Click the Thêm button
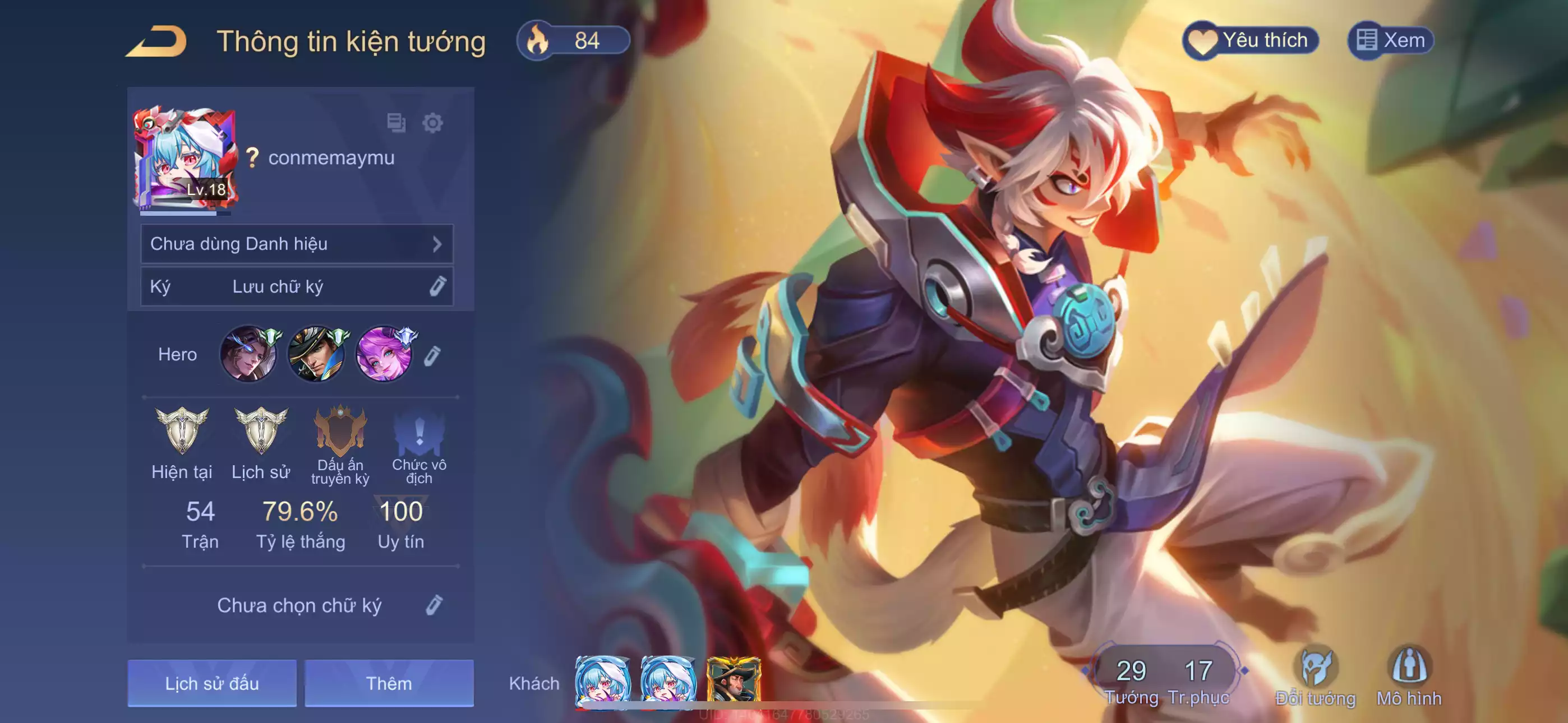 [x=389, y=683]
